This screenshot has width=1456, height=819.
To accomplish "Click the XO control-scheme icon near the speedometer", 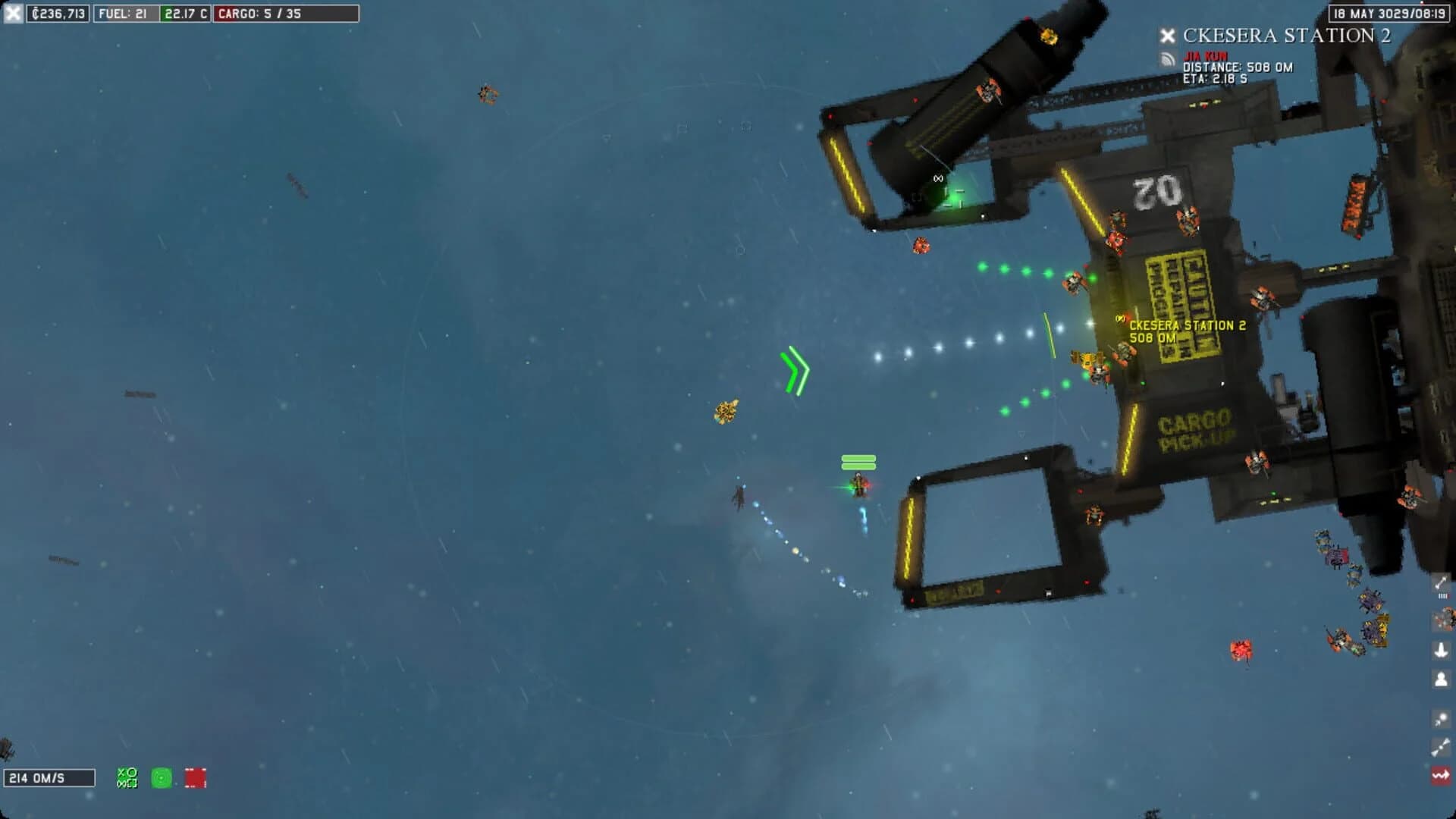I will 127,777.
